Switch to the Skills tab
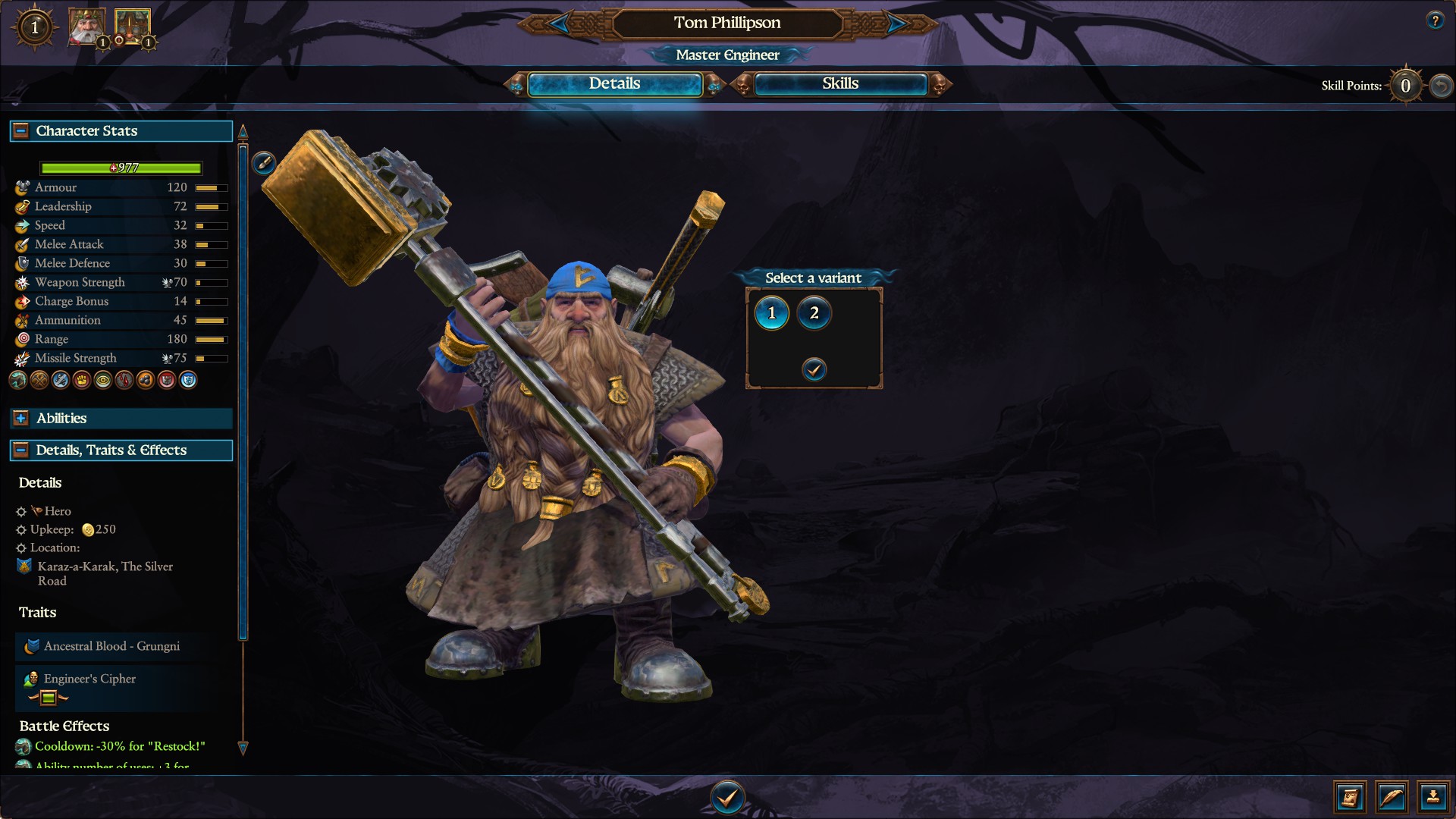 coord(840,84)
